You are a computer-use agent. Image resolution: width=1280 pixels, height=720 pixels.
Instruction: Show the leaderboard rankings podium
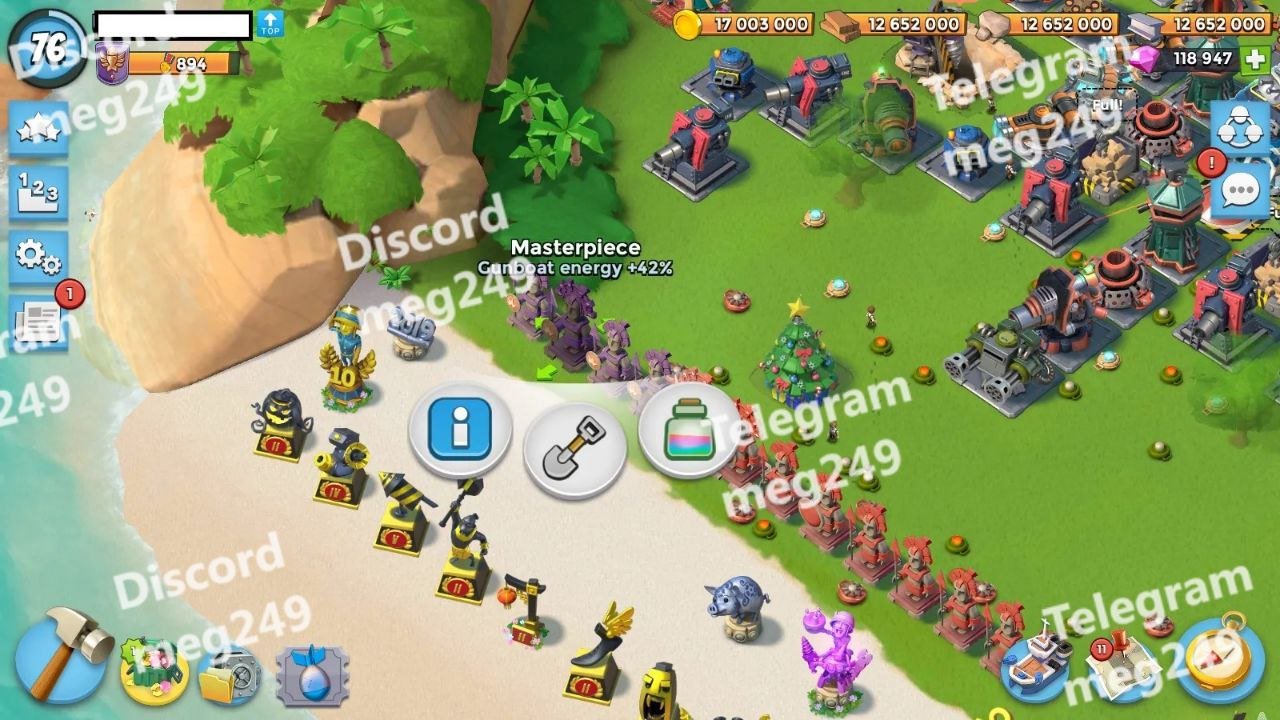click(x=38, y=193)
